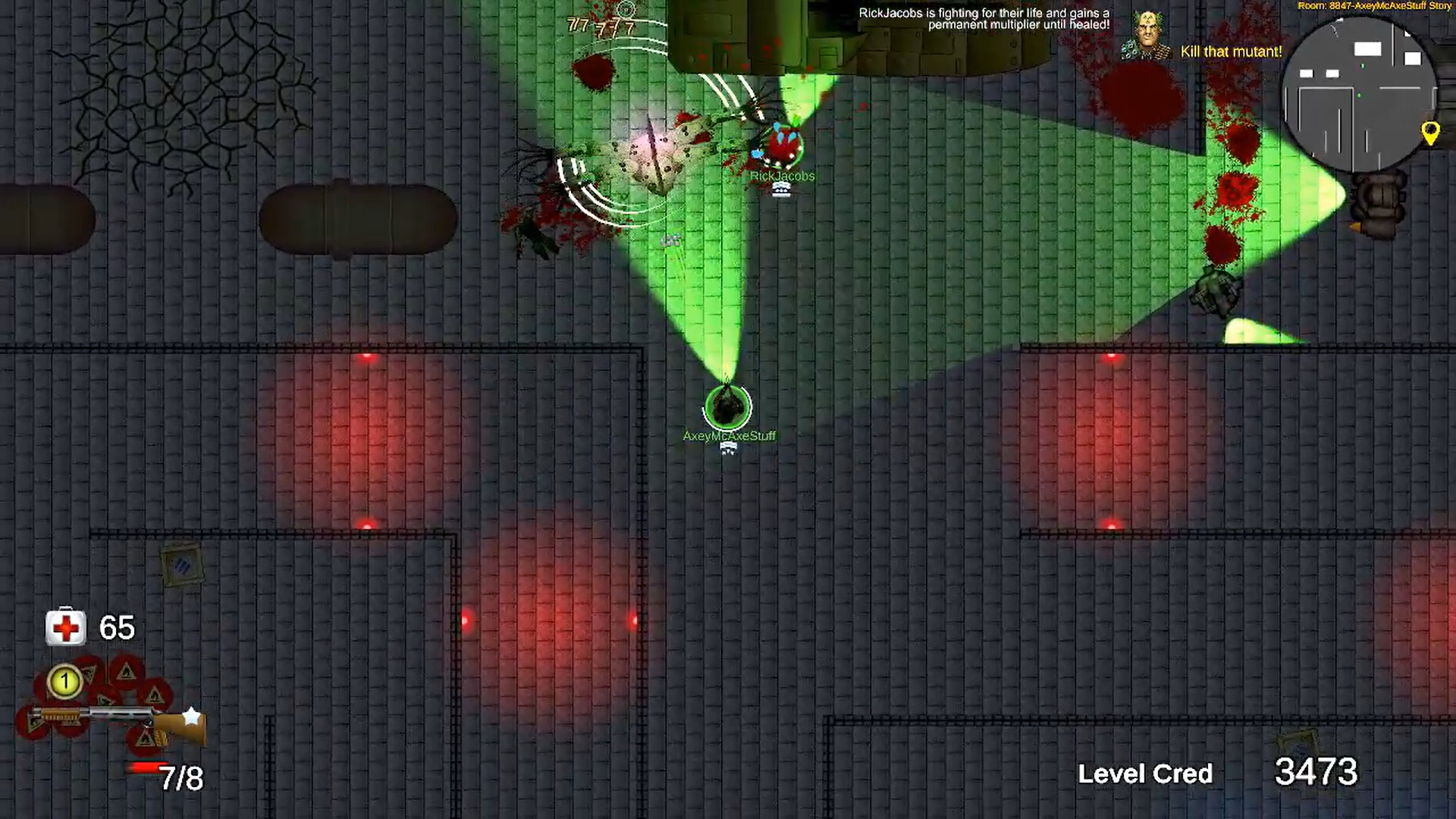1456x819 pixels.
Task: Click the "Room: 8847-AxeyMcAxeStuff Story" label
Action: (x=1374, y=6)
